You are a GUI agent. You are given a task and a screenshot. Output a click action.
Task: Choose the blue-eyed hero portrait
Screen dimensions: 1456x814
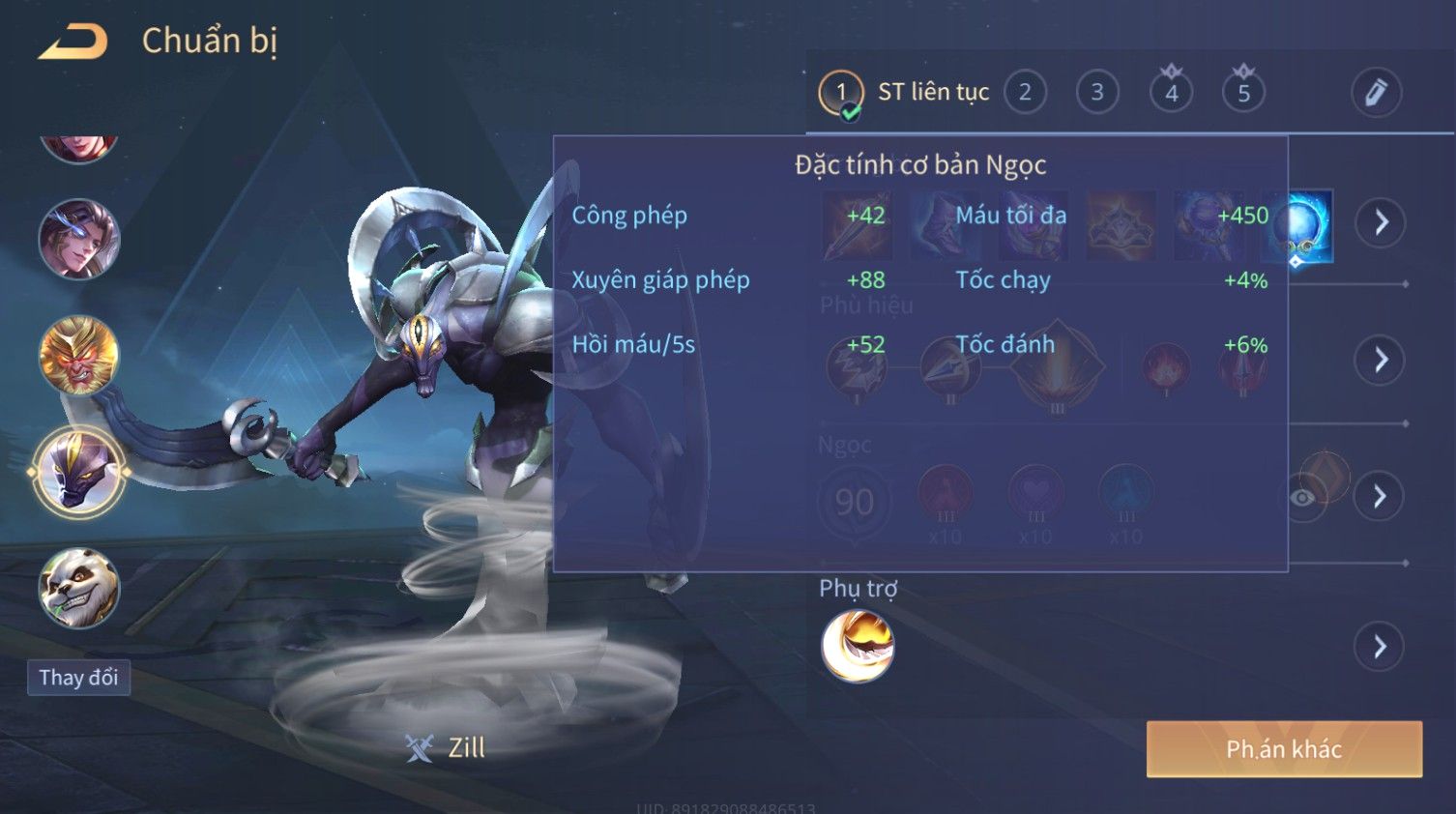78,239
